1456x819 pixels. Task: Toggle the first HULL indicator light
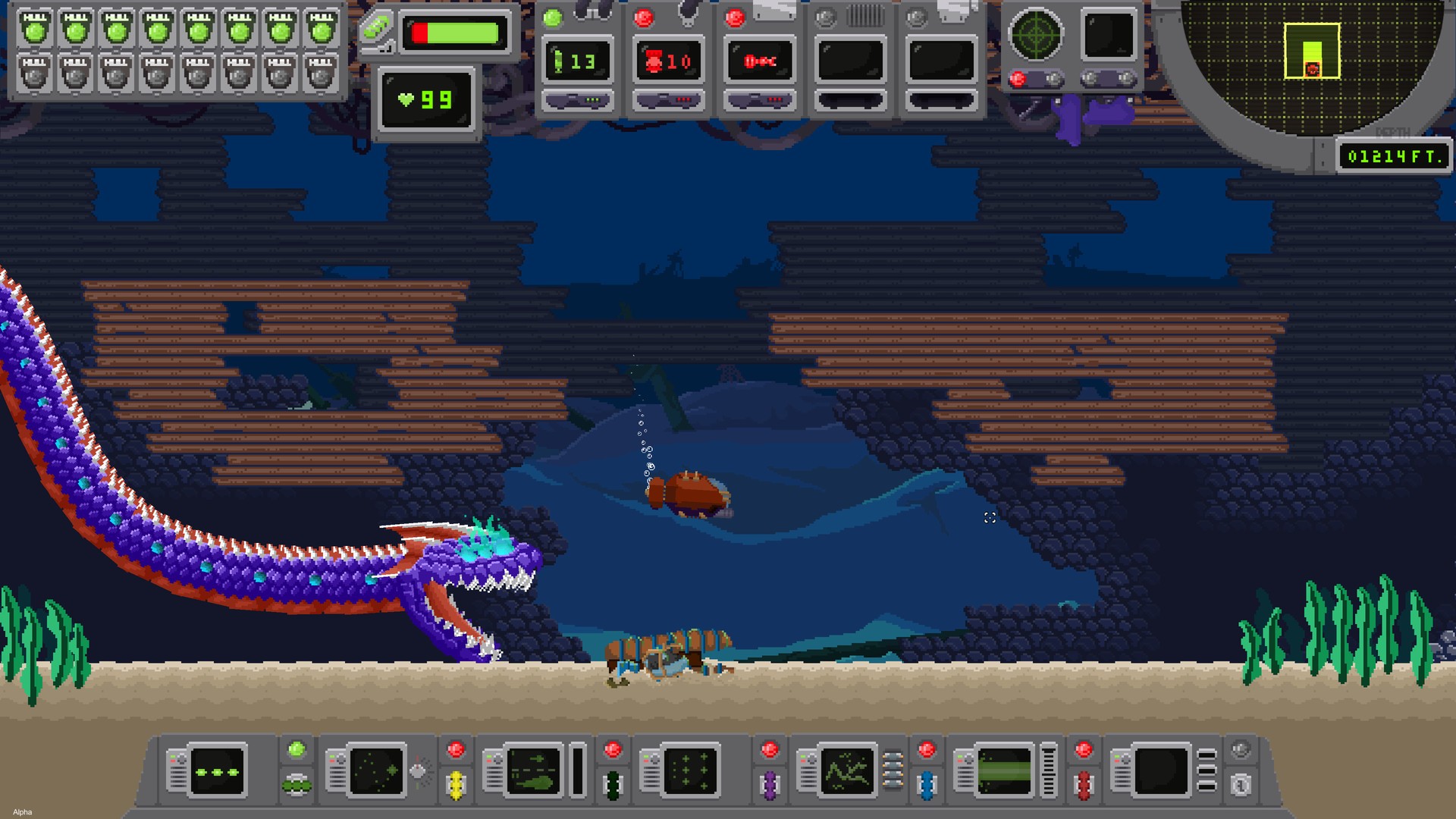35,27
